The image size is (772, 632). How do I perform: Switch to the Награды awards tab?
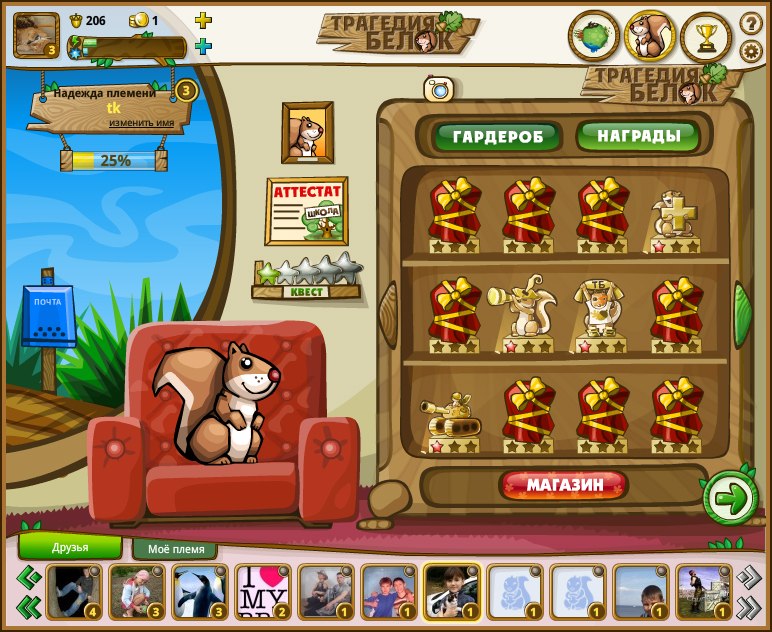(x=638, y=135)
